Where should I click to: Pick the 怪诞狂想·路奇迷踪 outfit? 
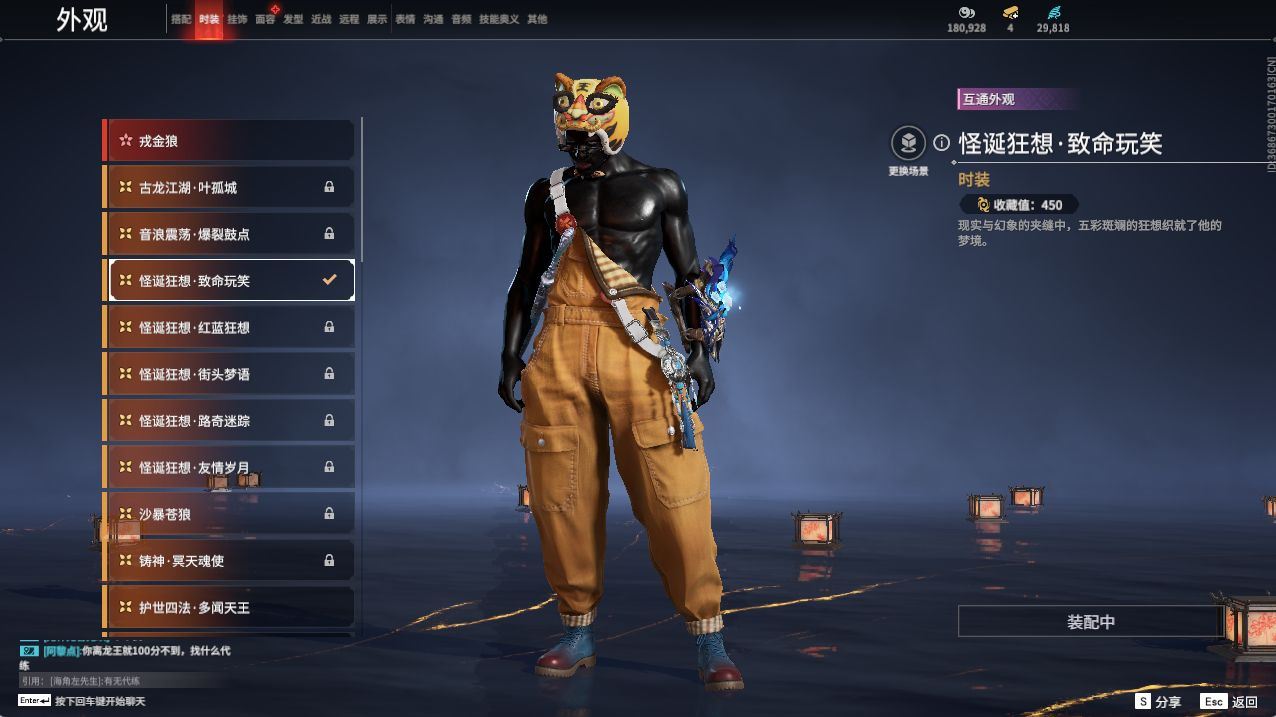[x=229, y=421]
